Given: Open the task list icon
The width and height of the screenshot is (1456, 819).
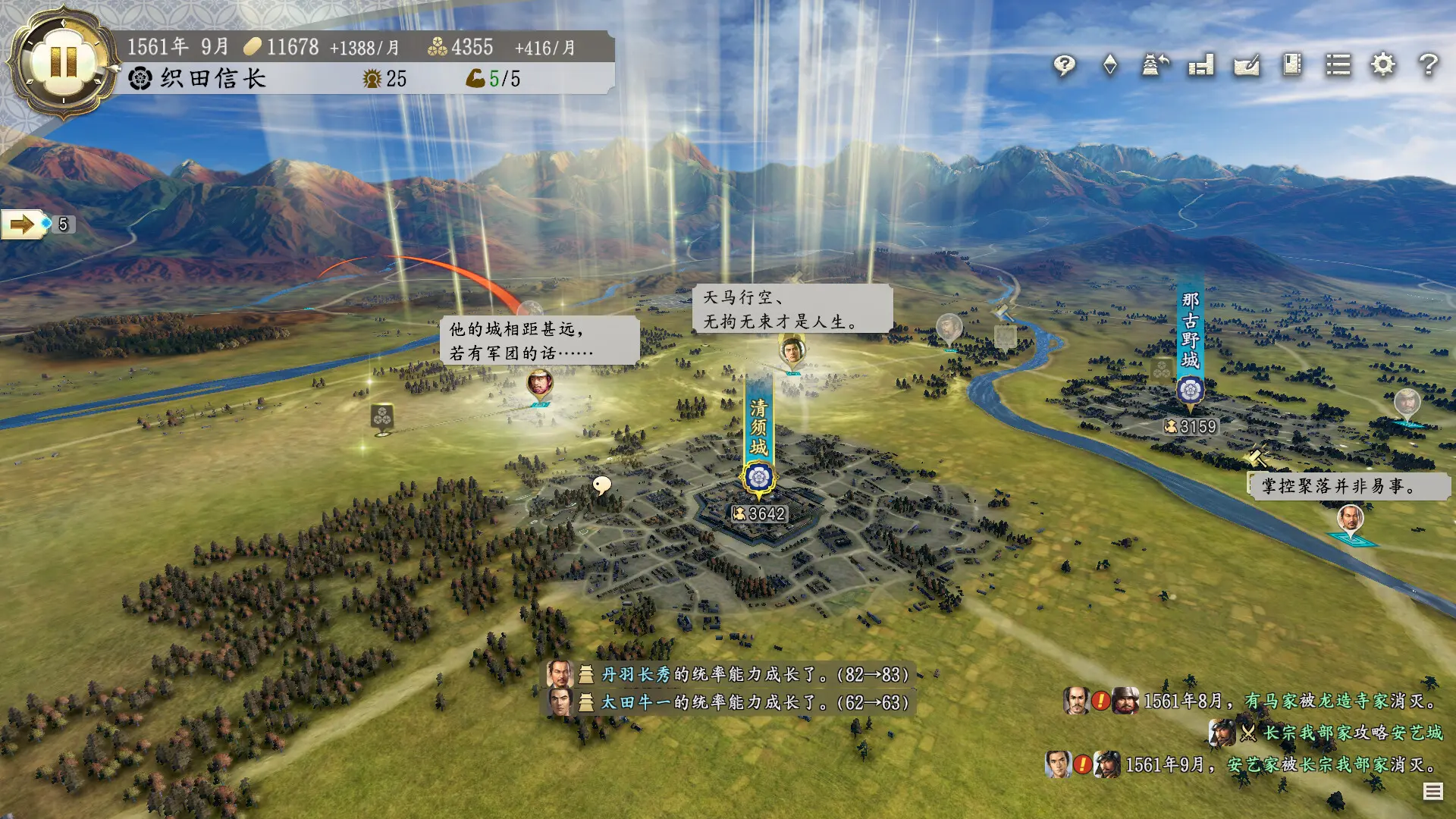Looking at the screenshot, I should (1340, 66).
